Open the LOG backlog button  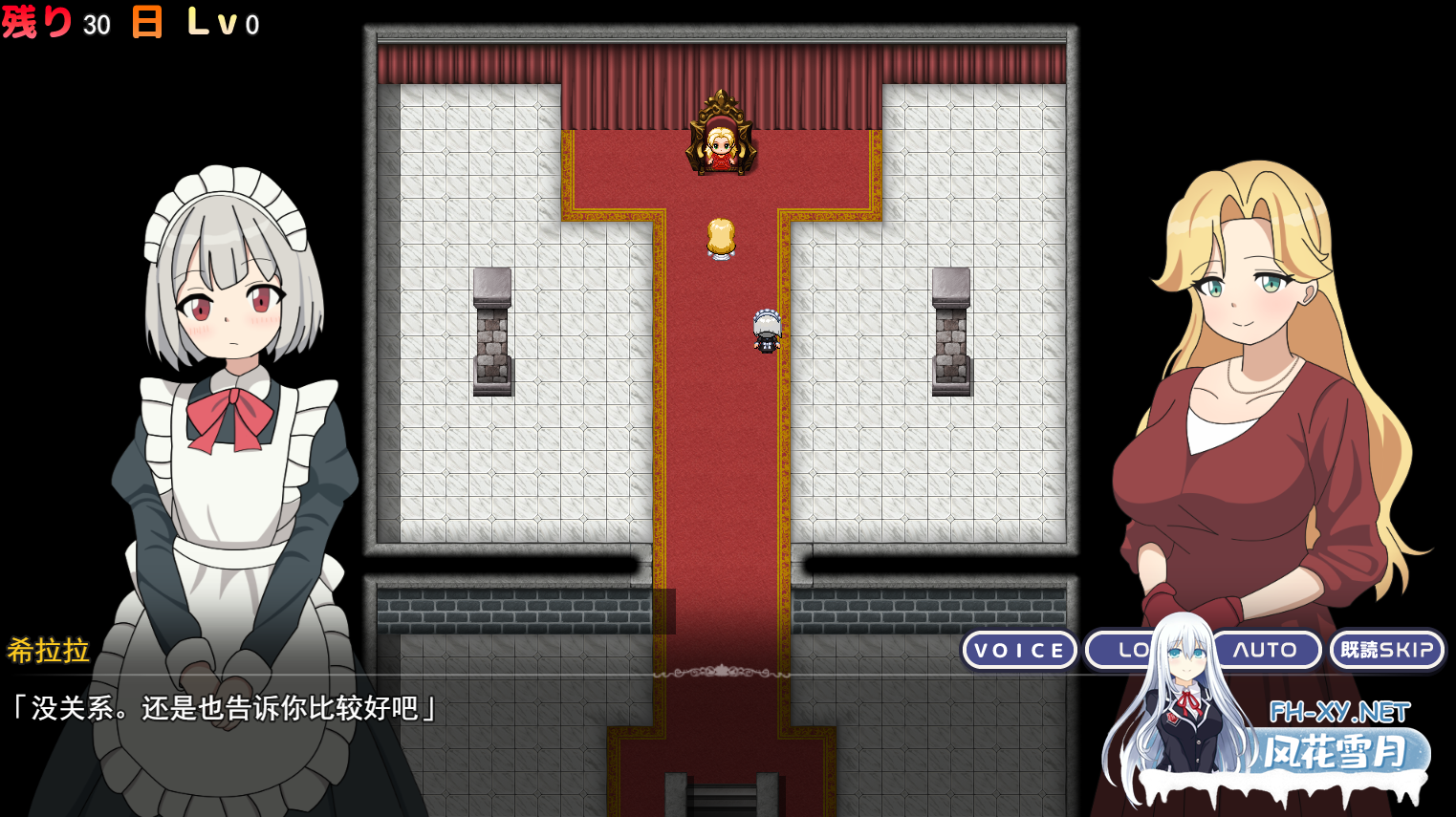[x=1133, y=650]
